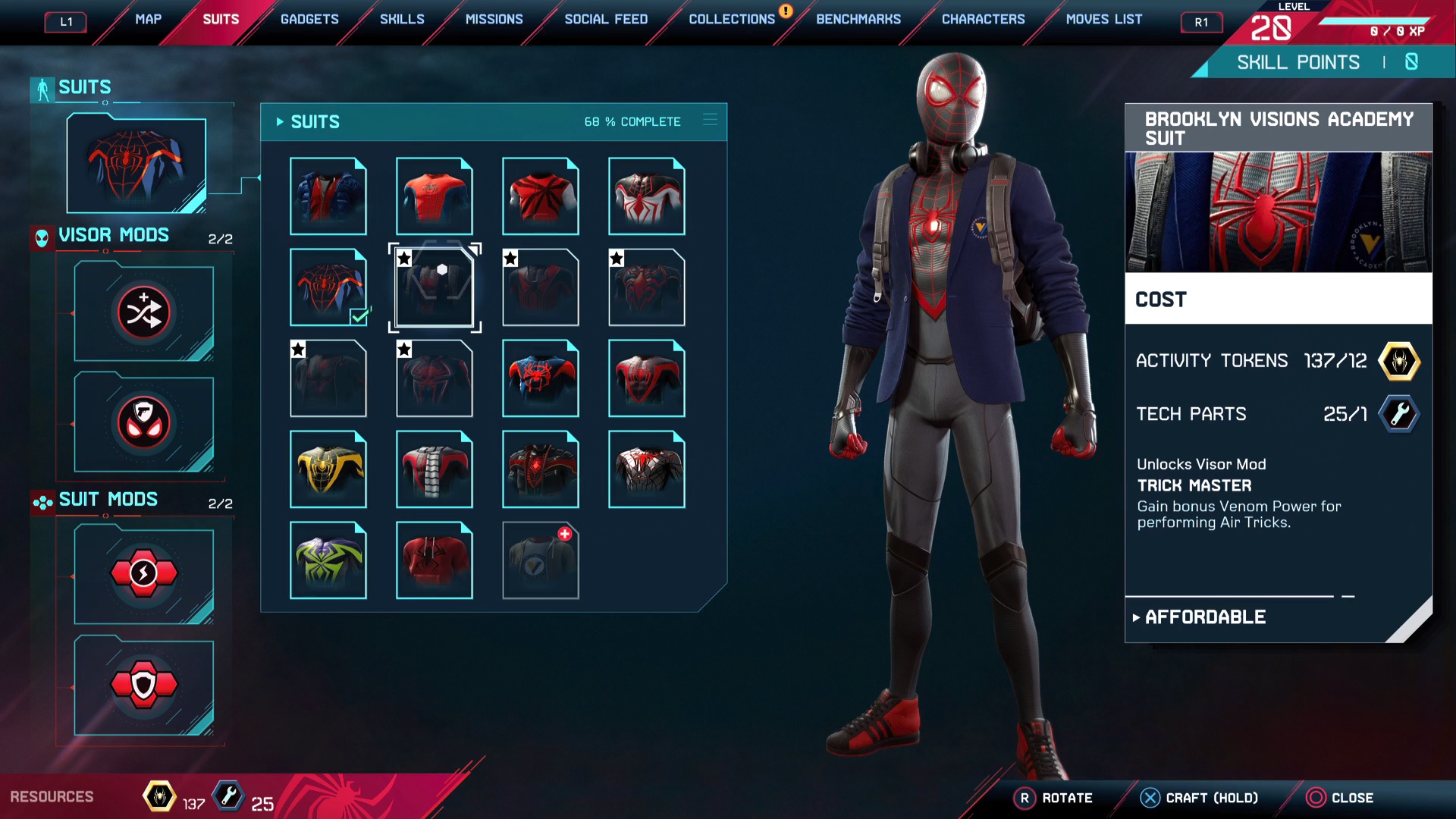Open the shuffle arrows visor mod slot
The width and height of the screenshot is (1456, 819).
tap(144, 312)
